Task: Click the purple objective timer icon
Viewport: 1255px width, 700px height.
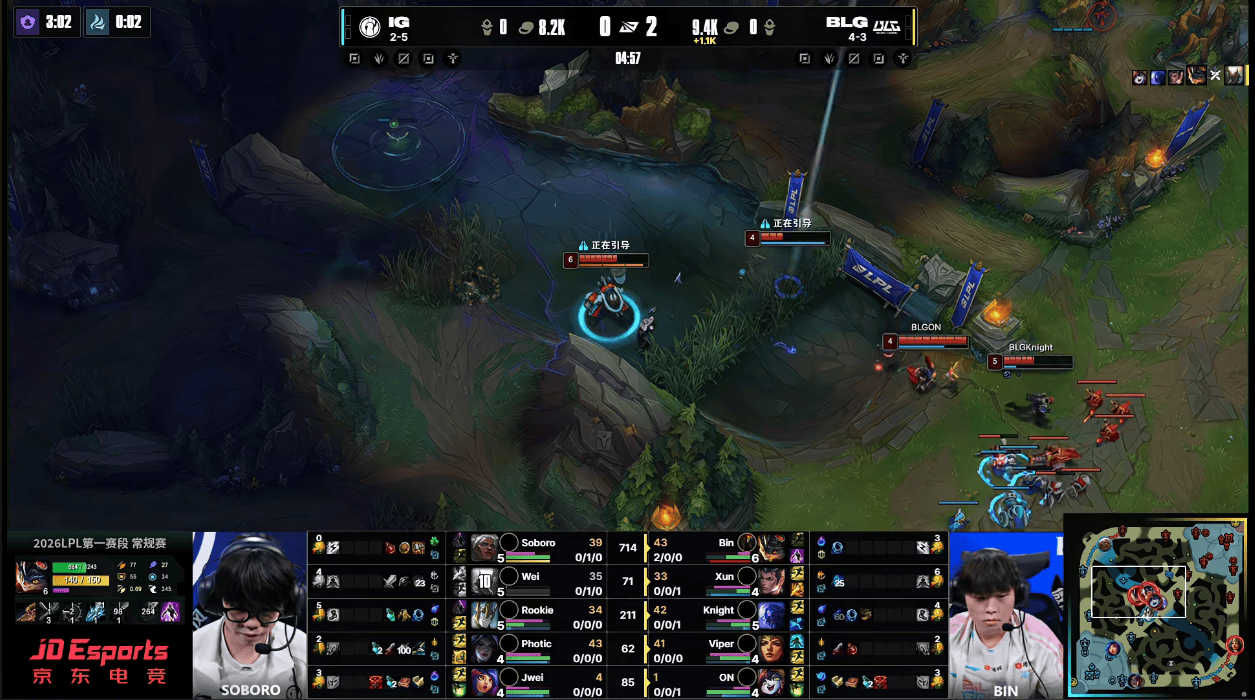Action: point(27,22)
